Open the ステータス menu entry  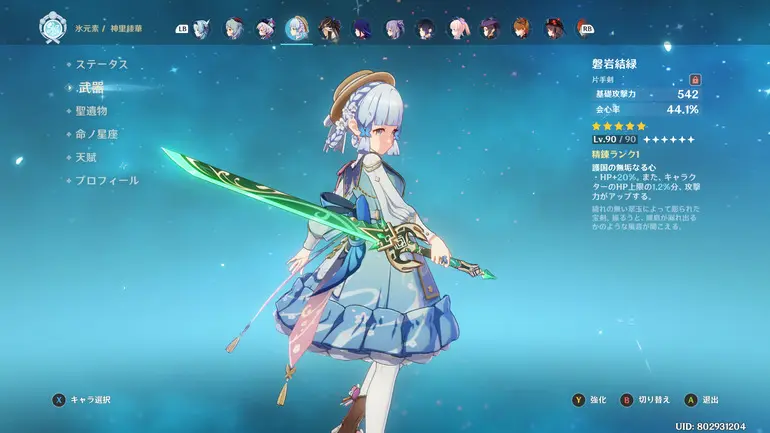[103, 64]
